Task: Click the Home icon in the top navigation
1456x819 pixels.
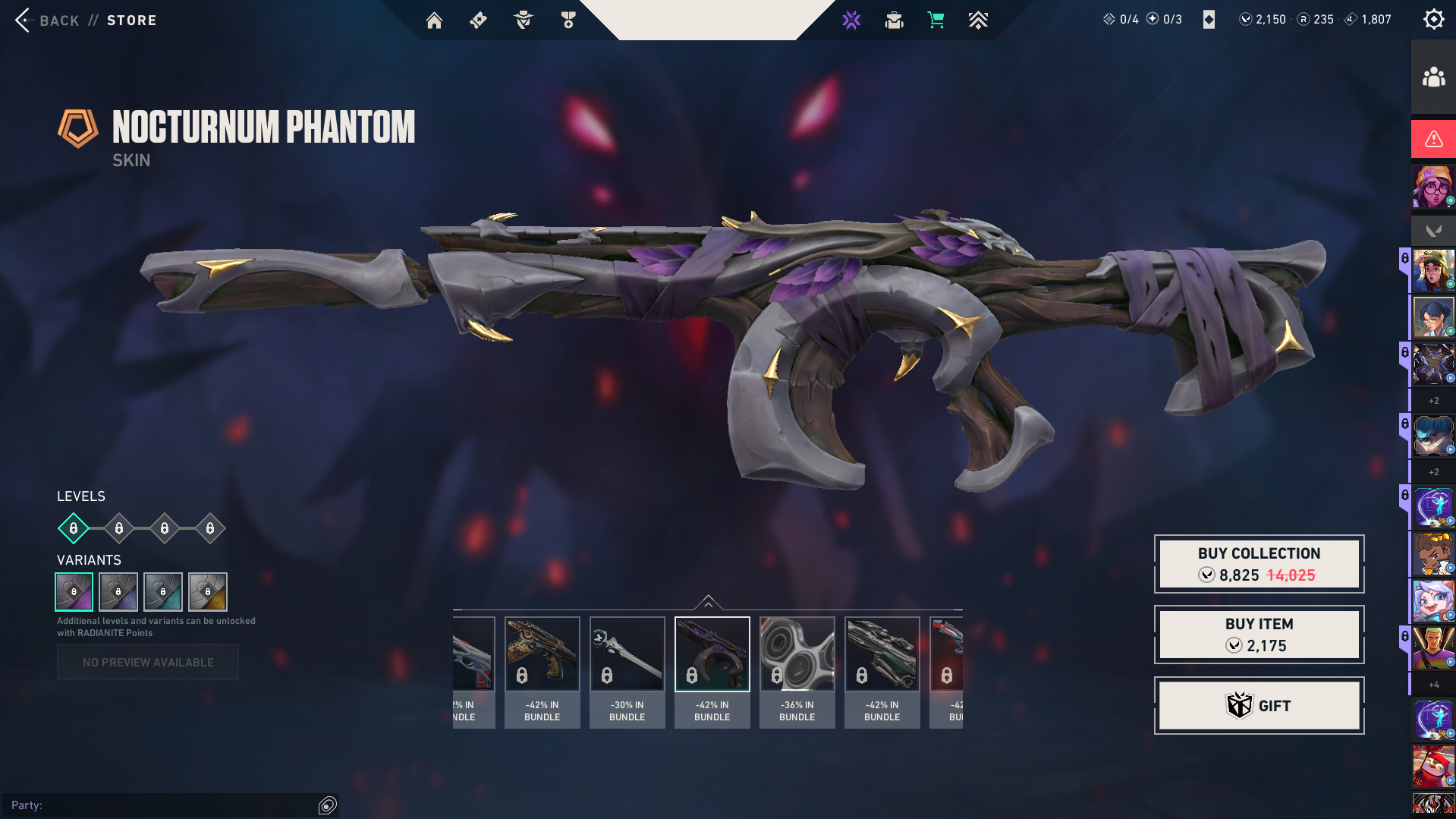Action: (x=435, y=20)
